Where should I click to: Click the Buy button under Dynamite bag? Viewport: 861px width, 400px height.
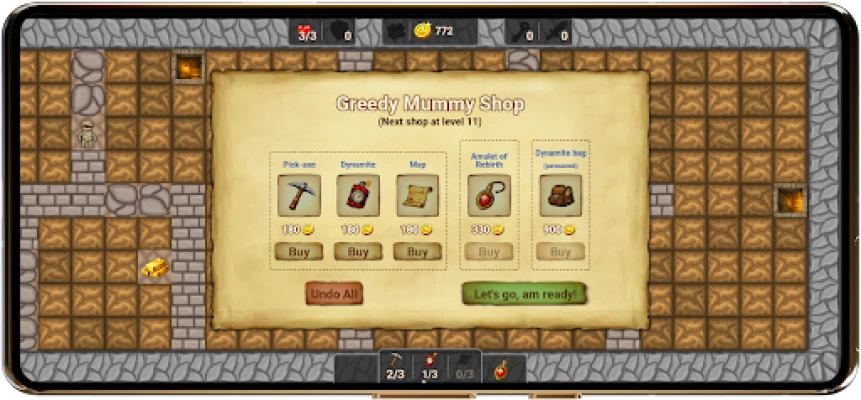560,252
